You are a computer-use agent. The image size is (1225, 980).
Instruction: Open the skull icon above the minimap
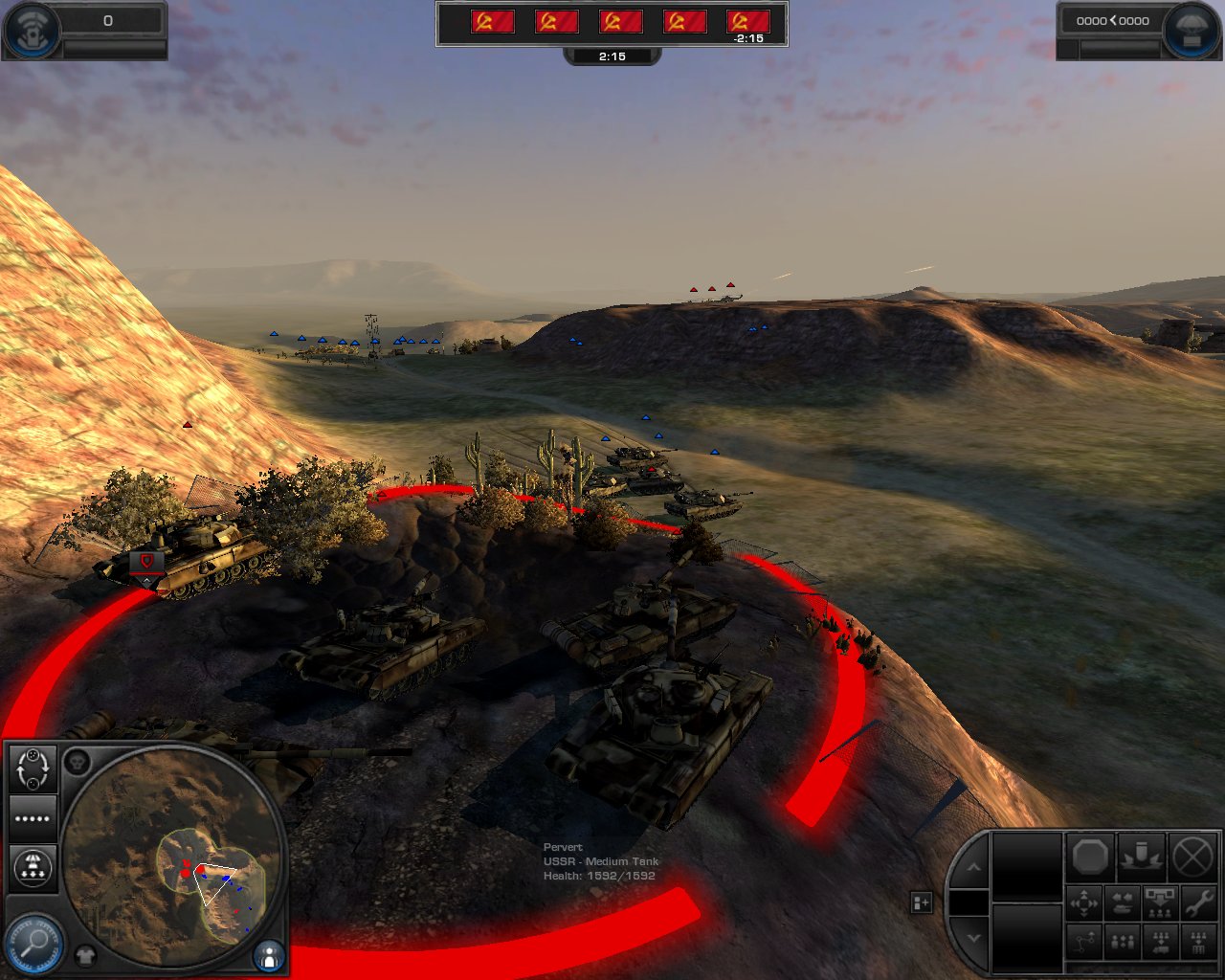(x=78, y=763)
